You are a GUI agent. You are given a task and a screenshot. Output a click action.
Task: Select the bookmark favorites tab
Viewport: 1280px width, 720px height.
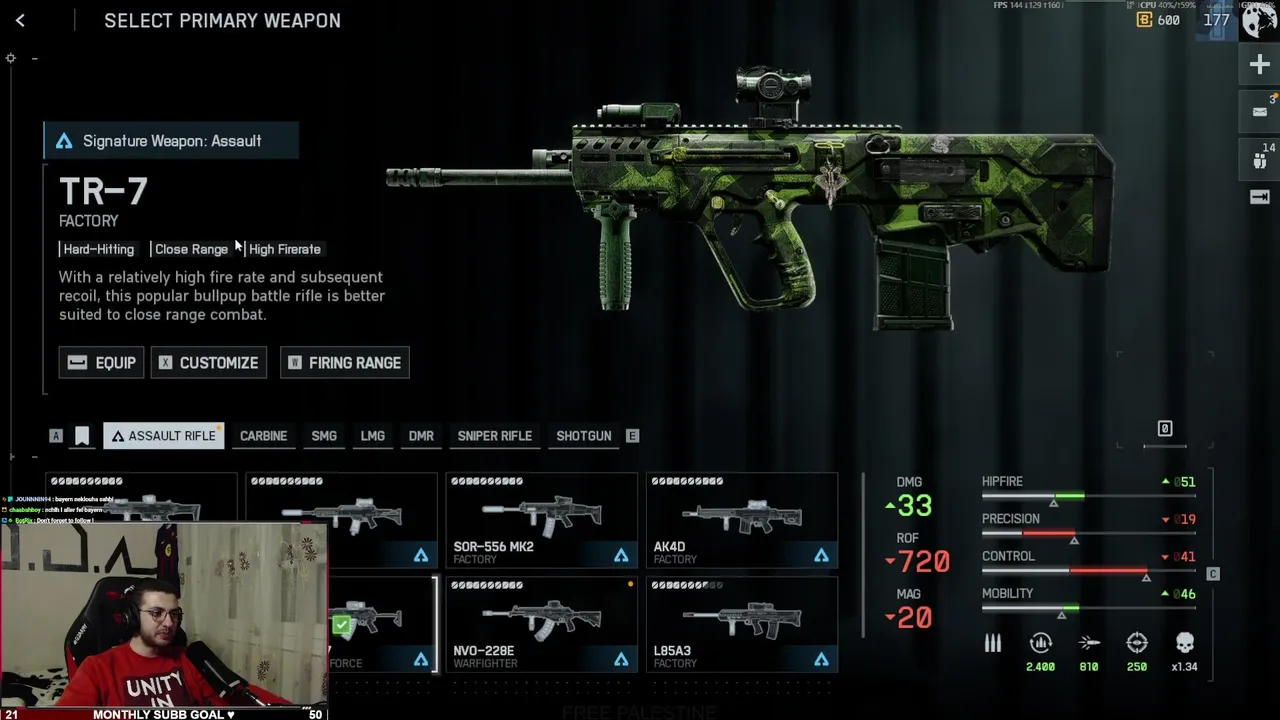(x=82, y=436)
